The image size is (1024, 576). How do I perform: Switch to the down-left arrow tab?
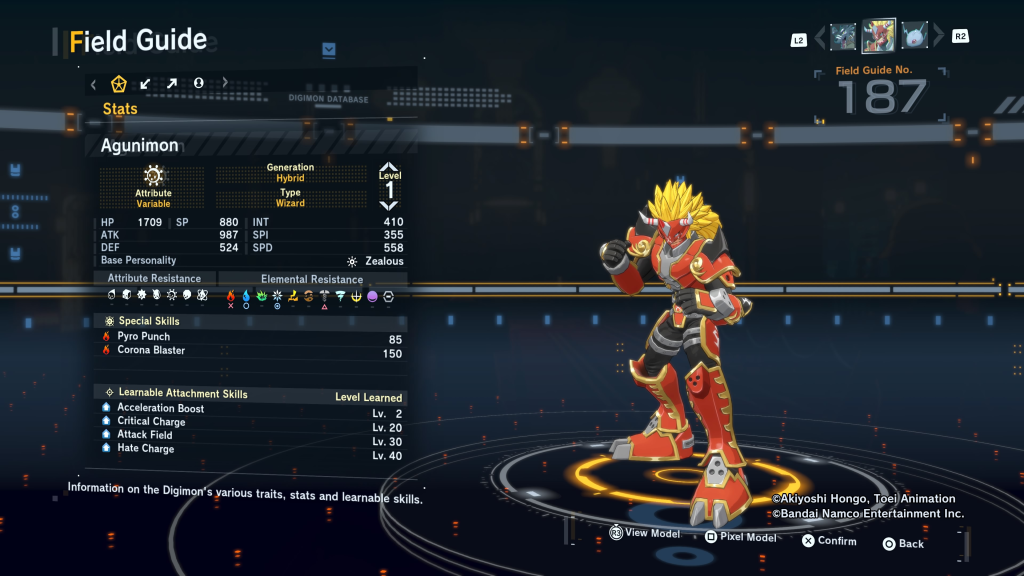146,83
